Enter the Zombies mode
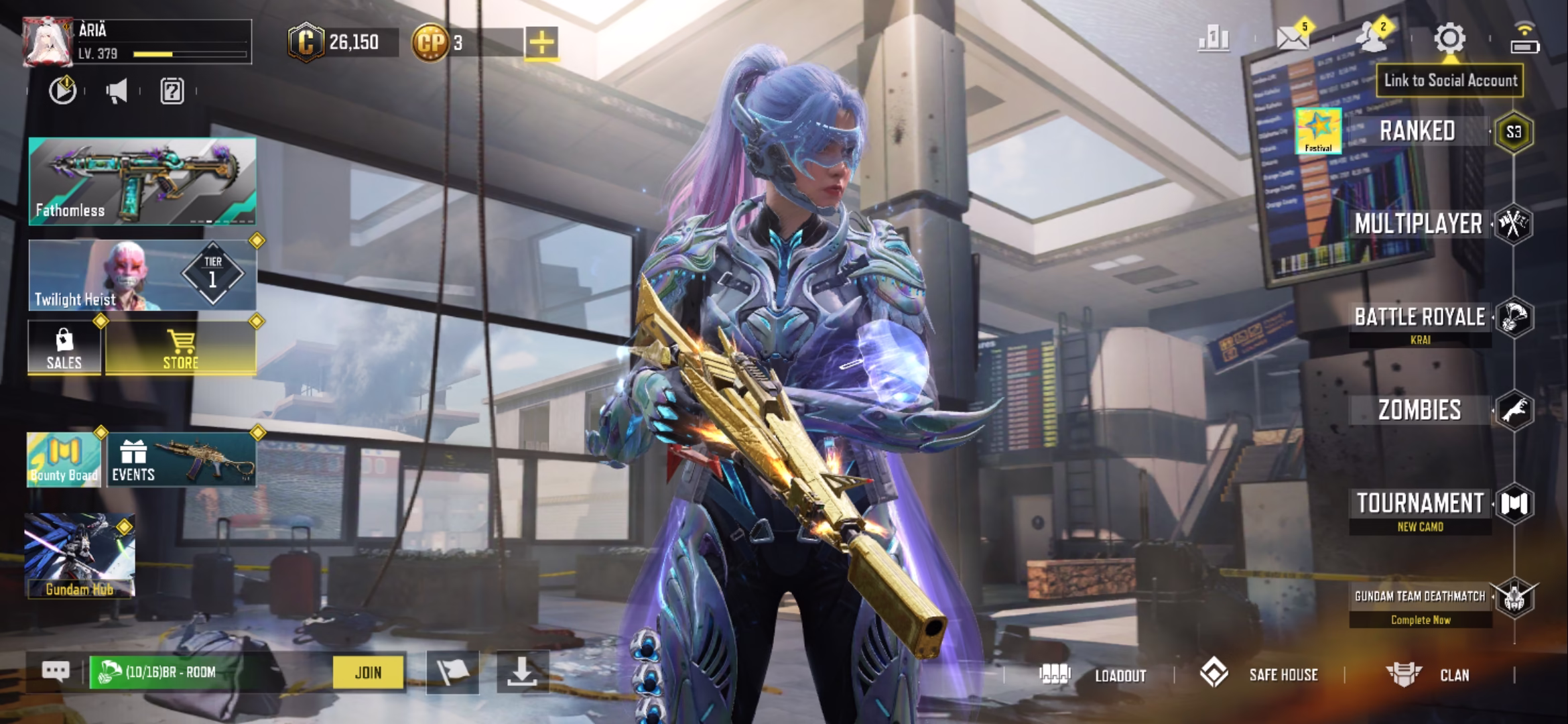This screenshot has width=1568, height=724. click(1419, 410)
